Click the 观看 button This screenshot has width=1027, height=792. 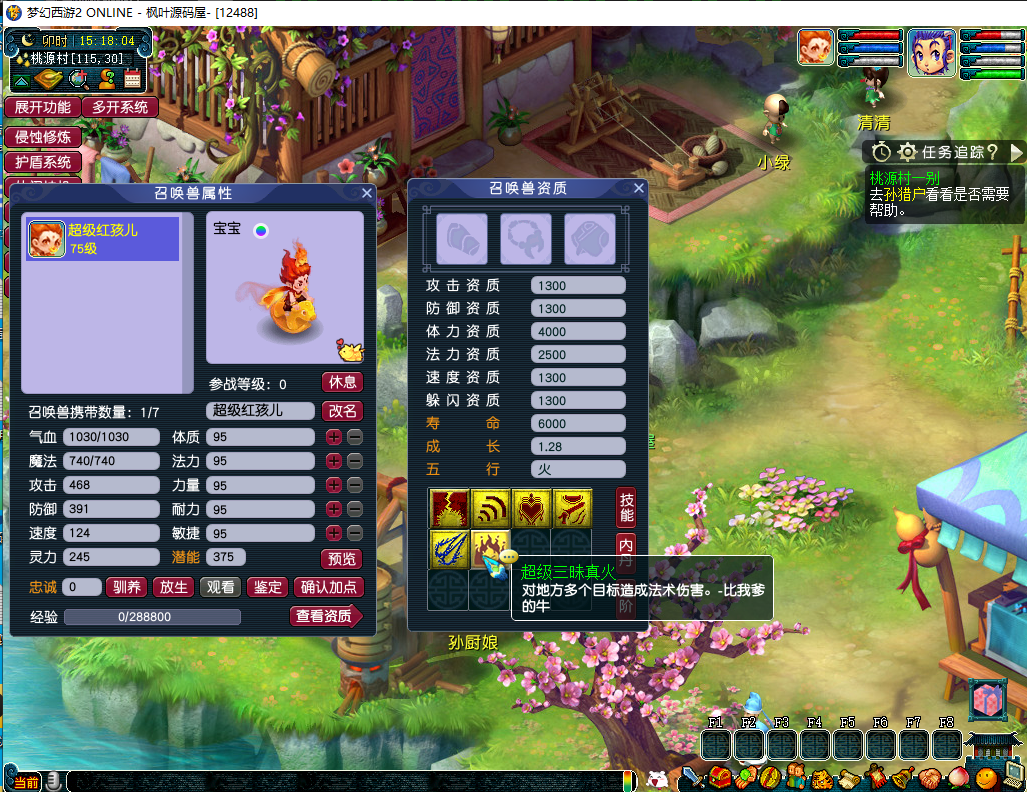click(x=220, y=587)
